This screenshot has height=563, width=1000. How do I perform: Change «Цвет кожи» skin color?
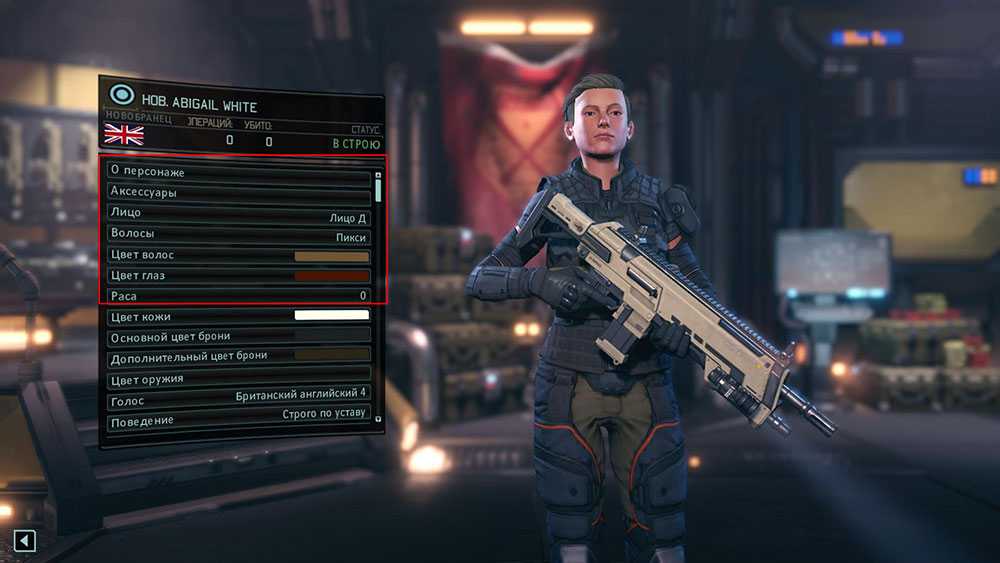click(x=238, y=317)
